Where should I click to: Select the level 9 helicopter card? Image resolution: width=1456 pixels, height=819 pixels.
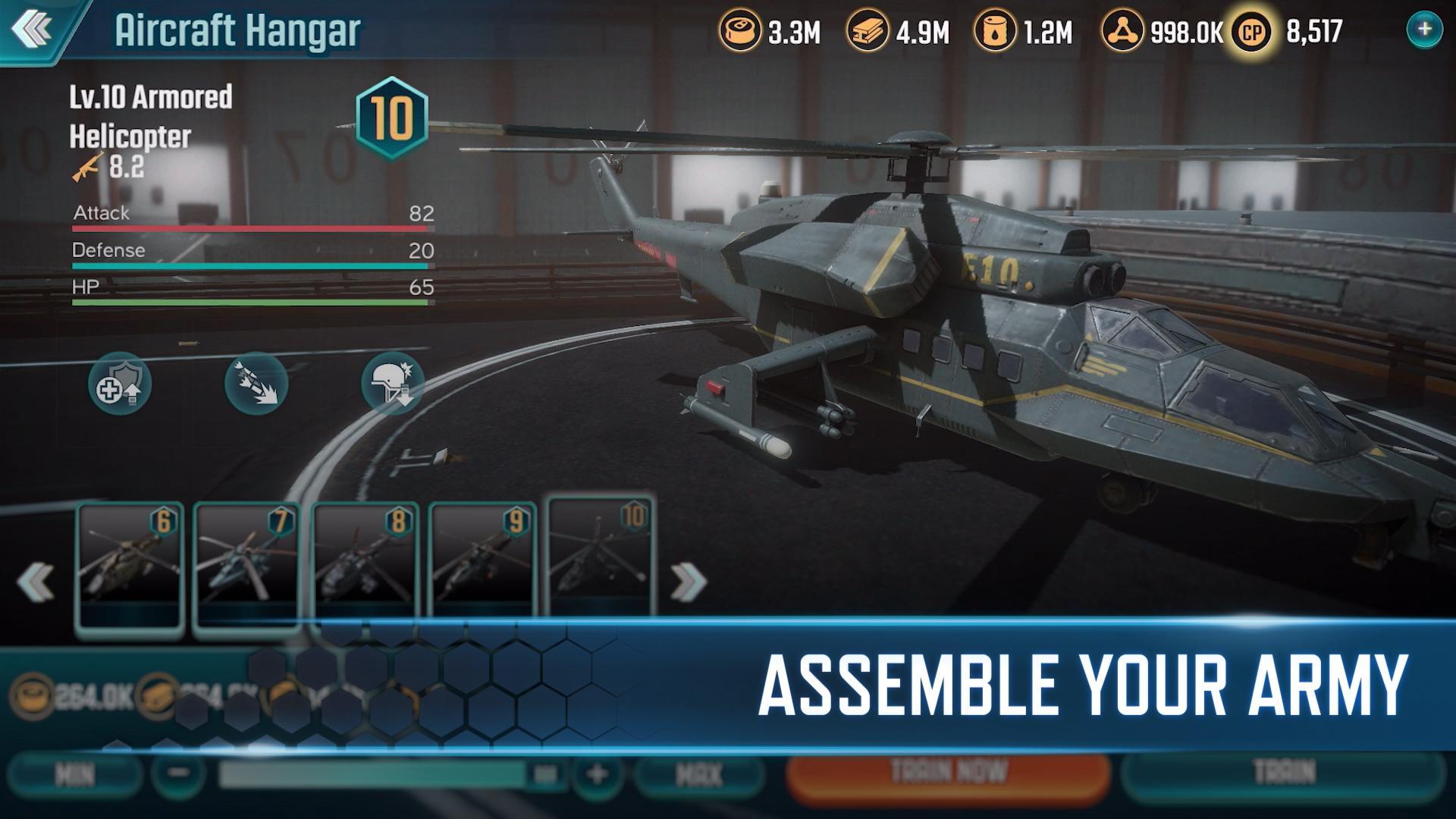pyautogui.click(x=483, y=565)
